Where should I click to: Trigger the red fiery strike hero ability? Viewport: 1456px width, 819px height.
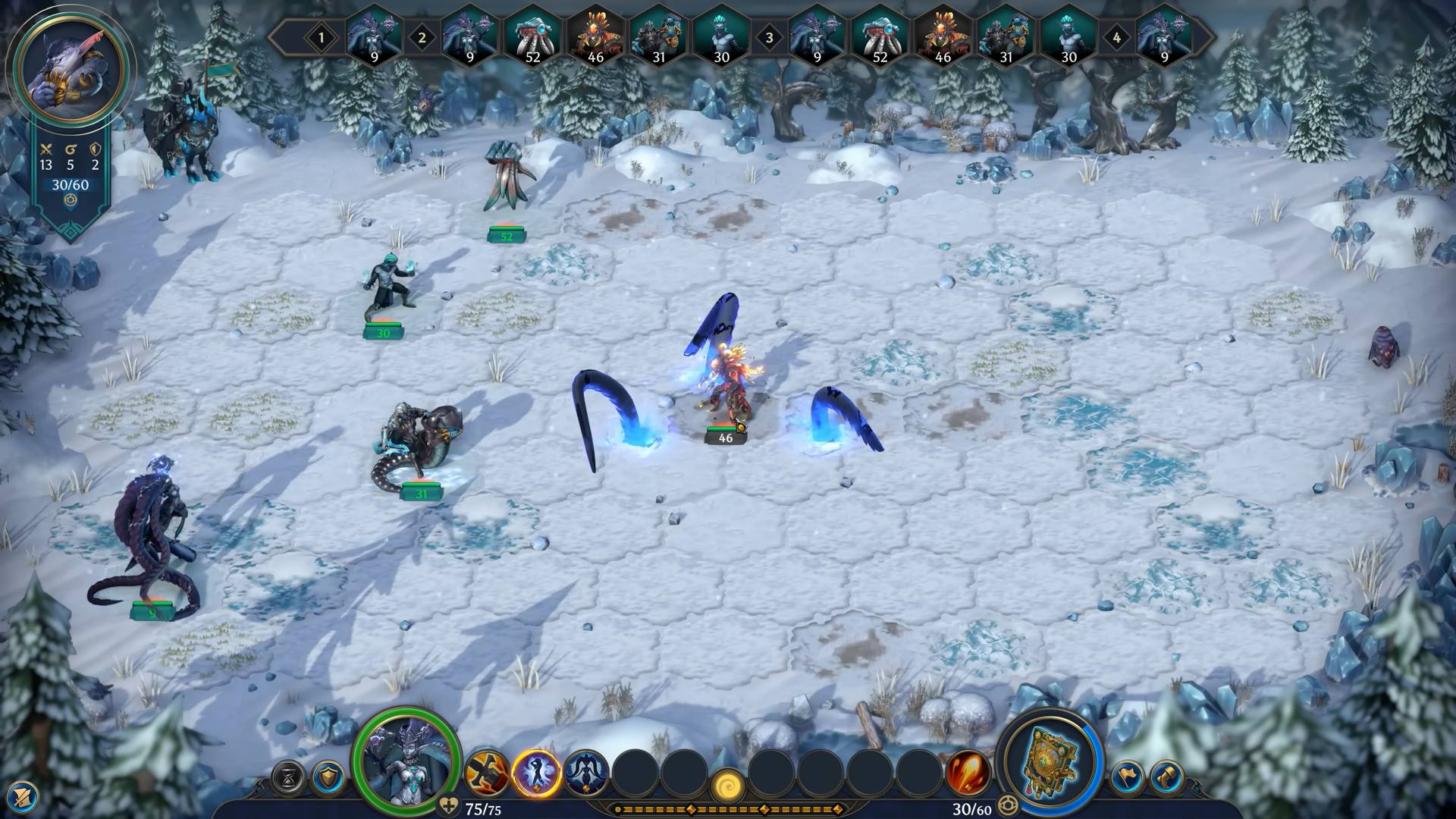(968, 773)
